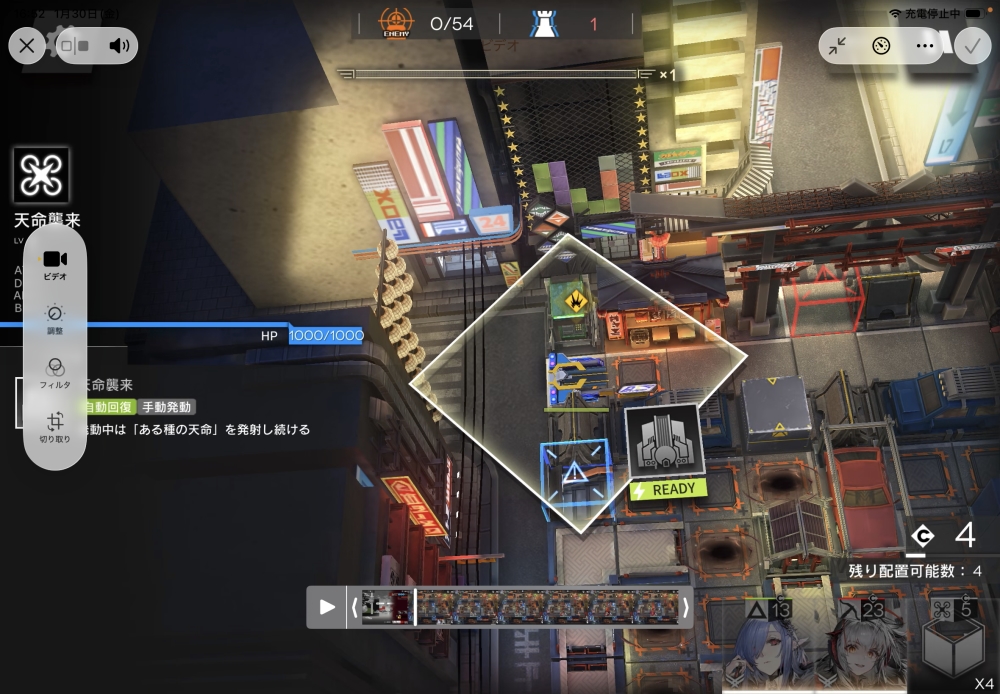The image size is (1000, 694).
Task: Open the フィルタ filter tool
Action: (55, 373)
